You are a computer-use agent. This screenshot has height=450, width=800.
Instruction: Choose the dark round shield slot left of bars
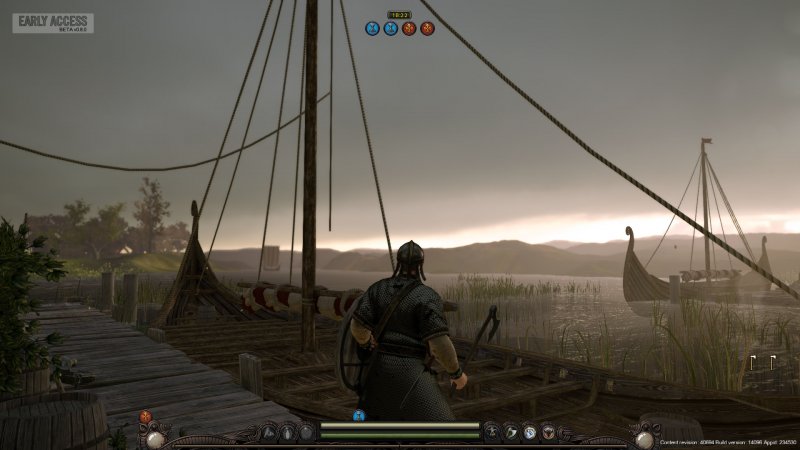[x=306, y=432]
